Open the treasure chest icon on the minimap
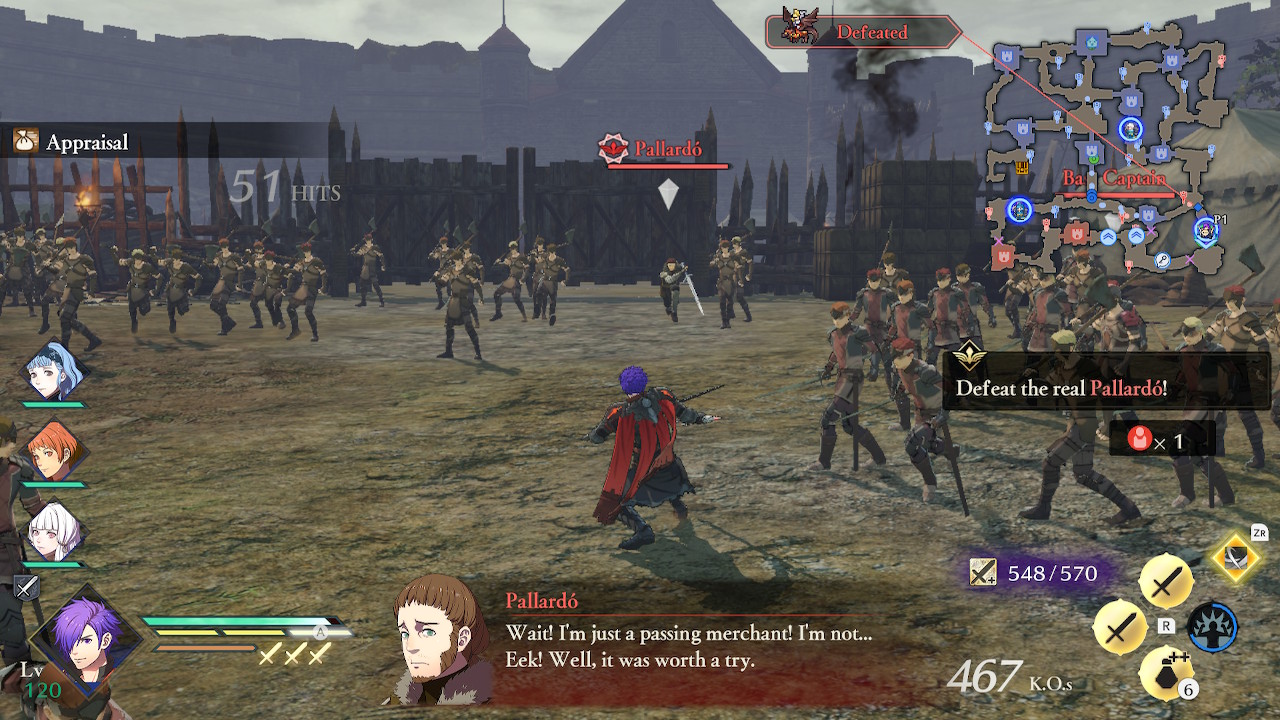 tap(1023, 168)
